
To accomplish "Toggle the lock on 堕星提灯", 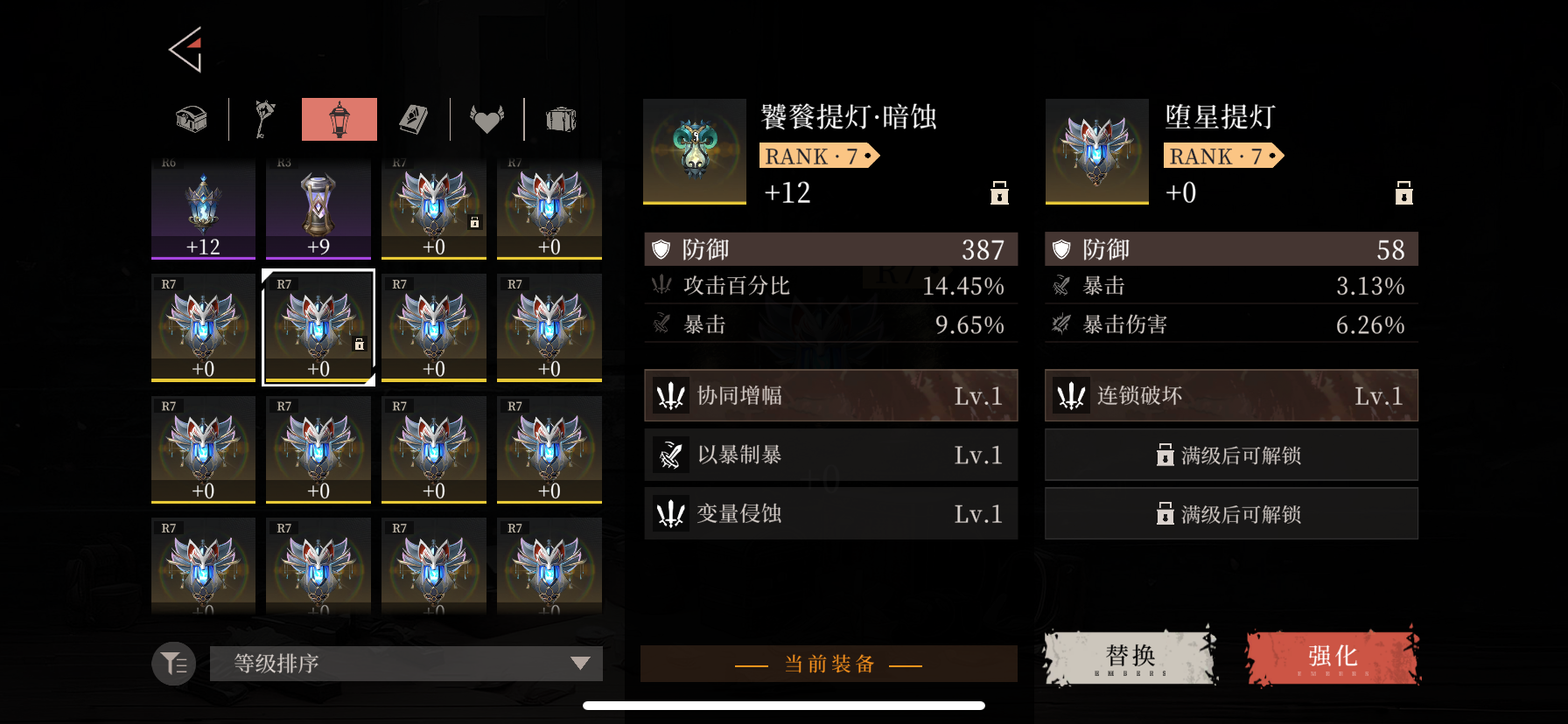I will pyautogui.click(x=1404, y=193).
